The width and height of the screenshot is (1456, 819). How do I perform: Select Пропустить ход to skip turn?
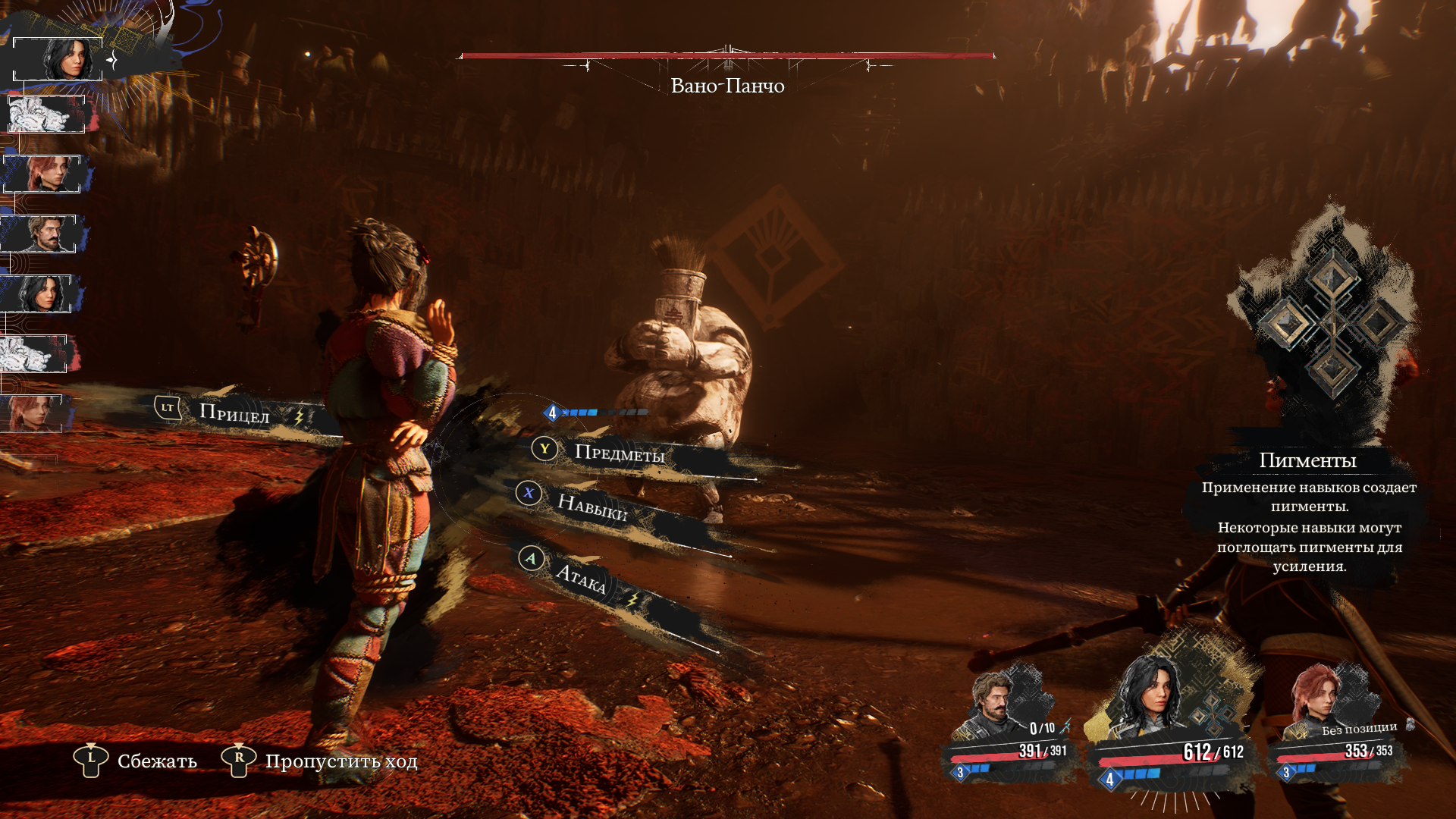(x=340, y=761)
